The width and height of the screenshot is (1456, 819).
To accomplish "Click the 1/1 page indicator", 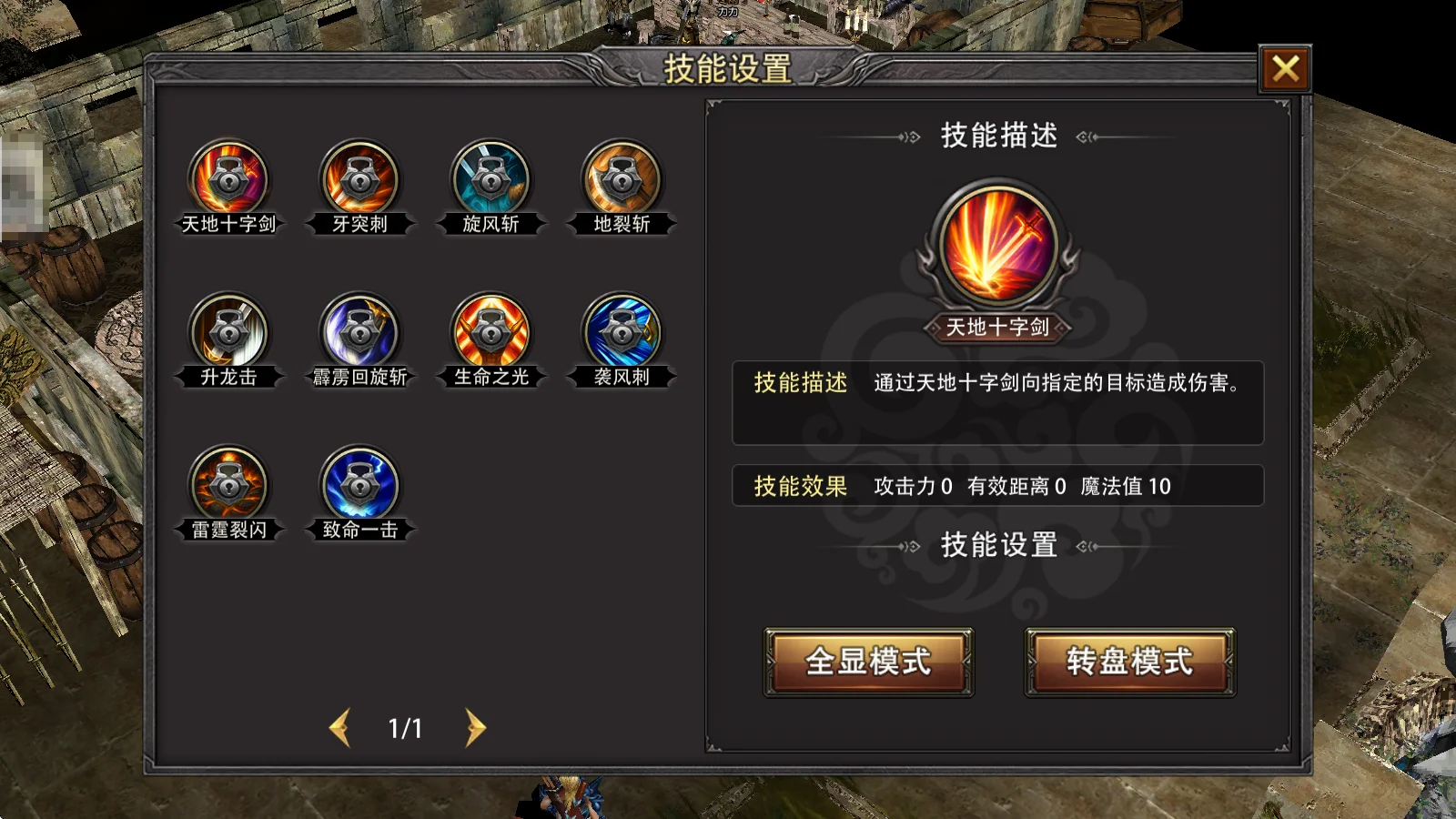I will coord(407,728).
